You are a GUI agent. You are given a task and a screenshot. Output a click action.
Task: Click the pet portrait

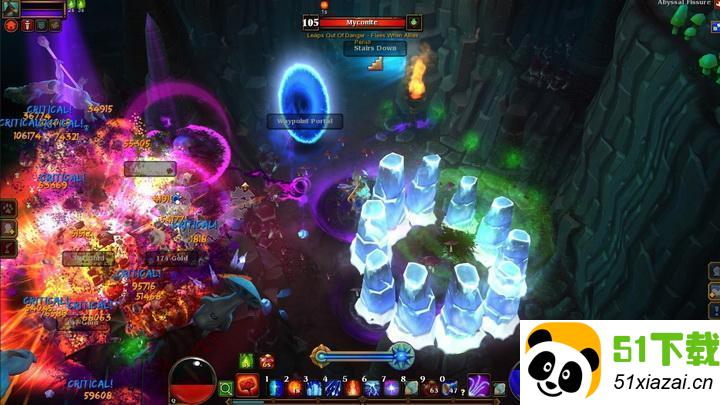10,8
